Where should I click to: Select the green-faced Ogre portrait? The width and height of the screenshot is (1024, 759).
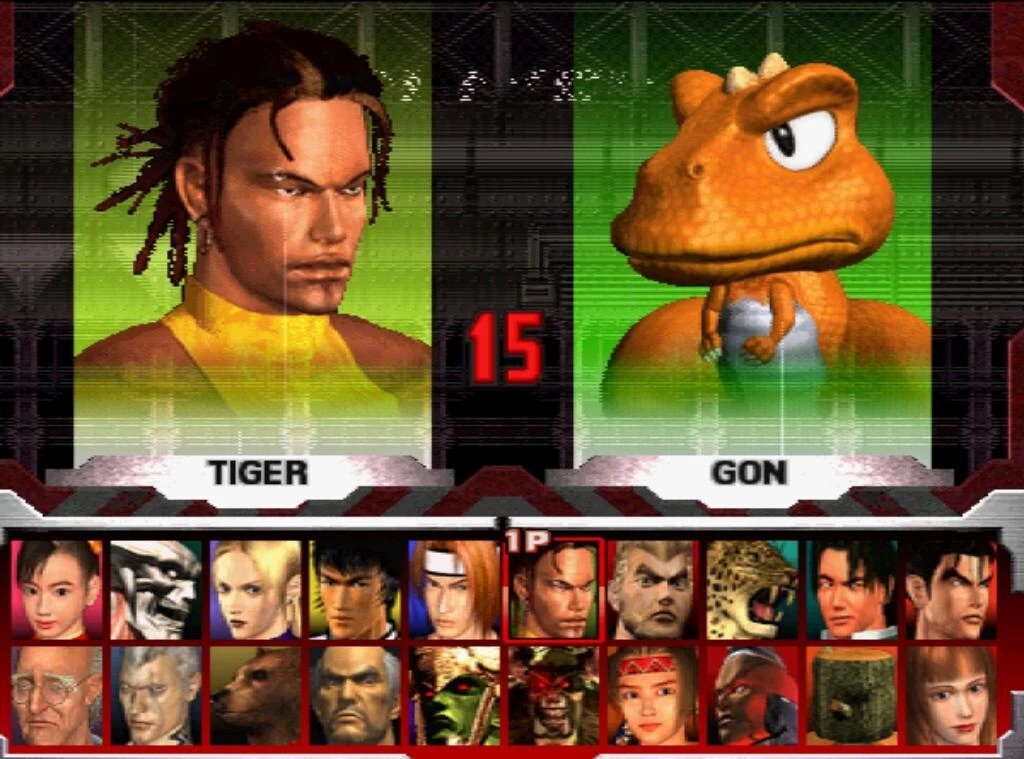[x=454, y=696]
